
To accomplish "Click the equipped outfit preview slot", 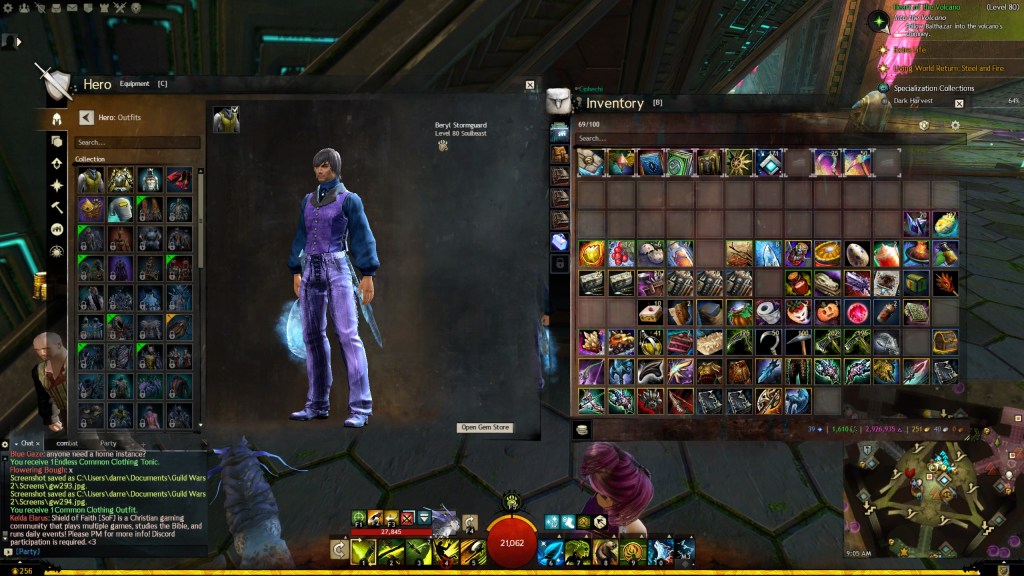I will pos(225,120).
